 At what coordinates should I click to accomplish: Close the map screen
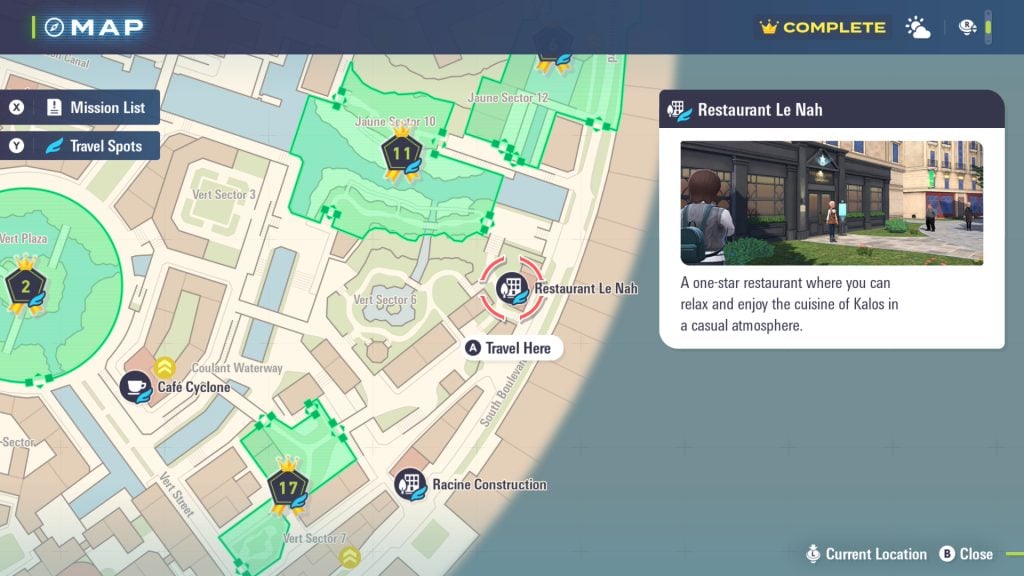pyautogui.click(x=966, y=554)
